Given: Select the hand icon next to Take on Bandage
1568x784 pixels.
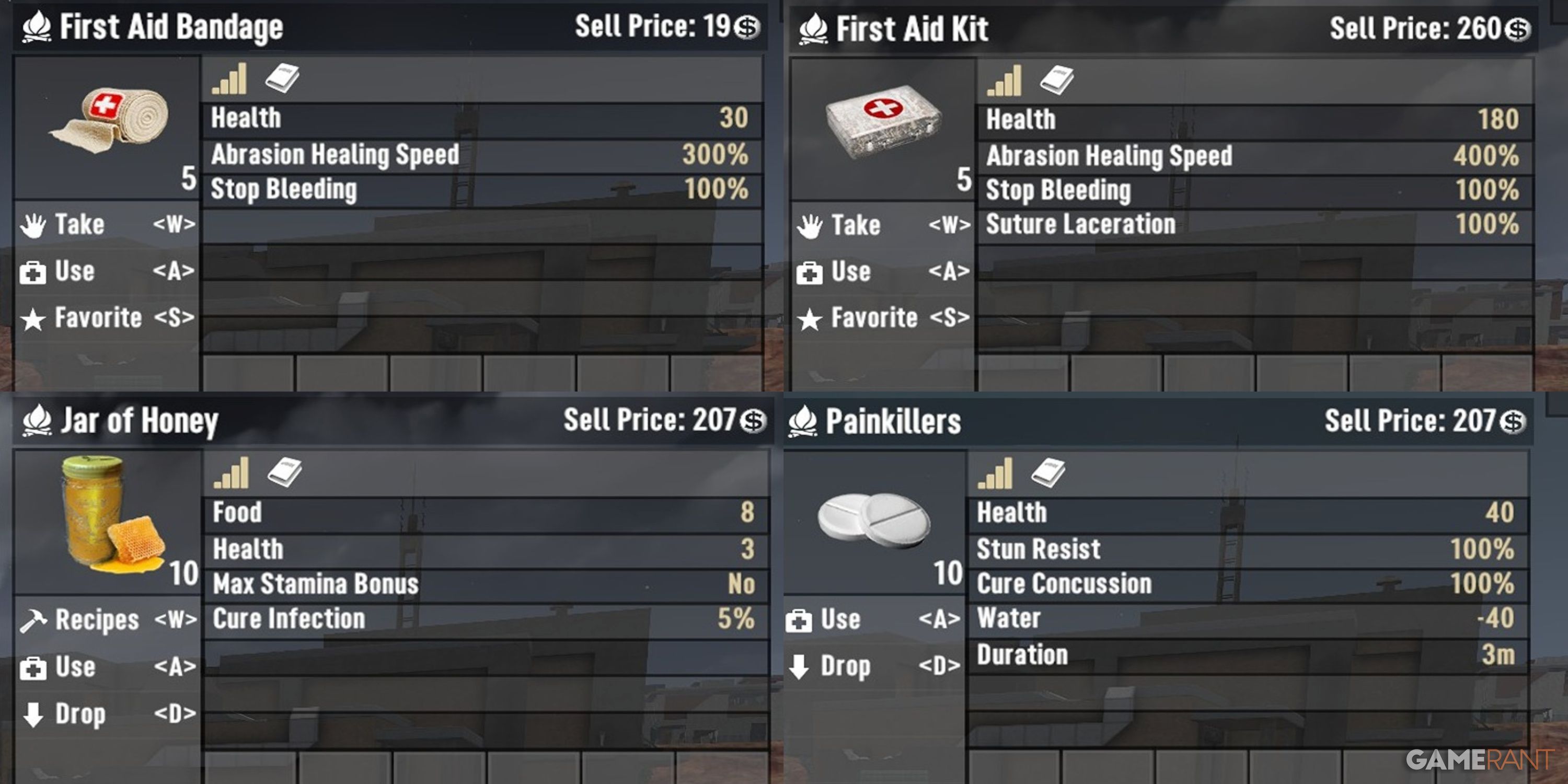Looking at the screenshot, I should click(x=33, y=224).
